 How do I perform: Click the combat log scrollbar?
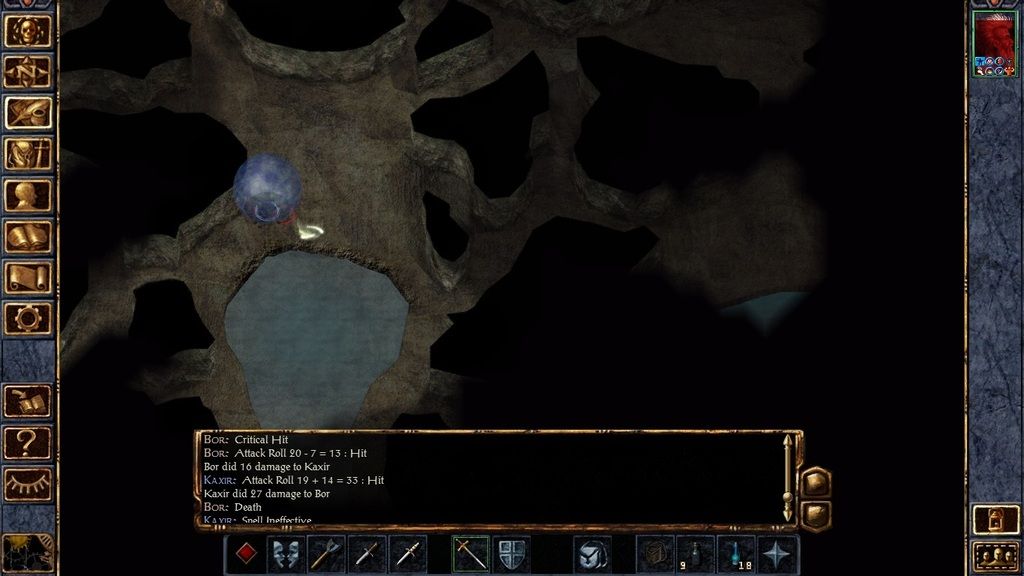[788, 479]
